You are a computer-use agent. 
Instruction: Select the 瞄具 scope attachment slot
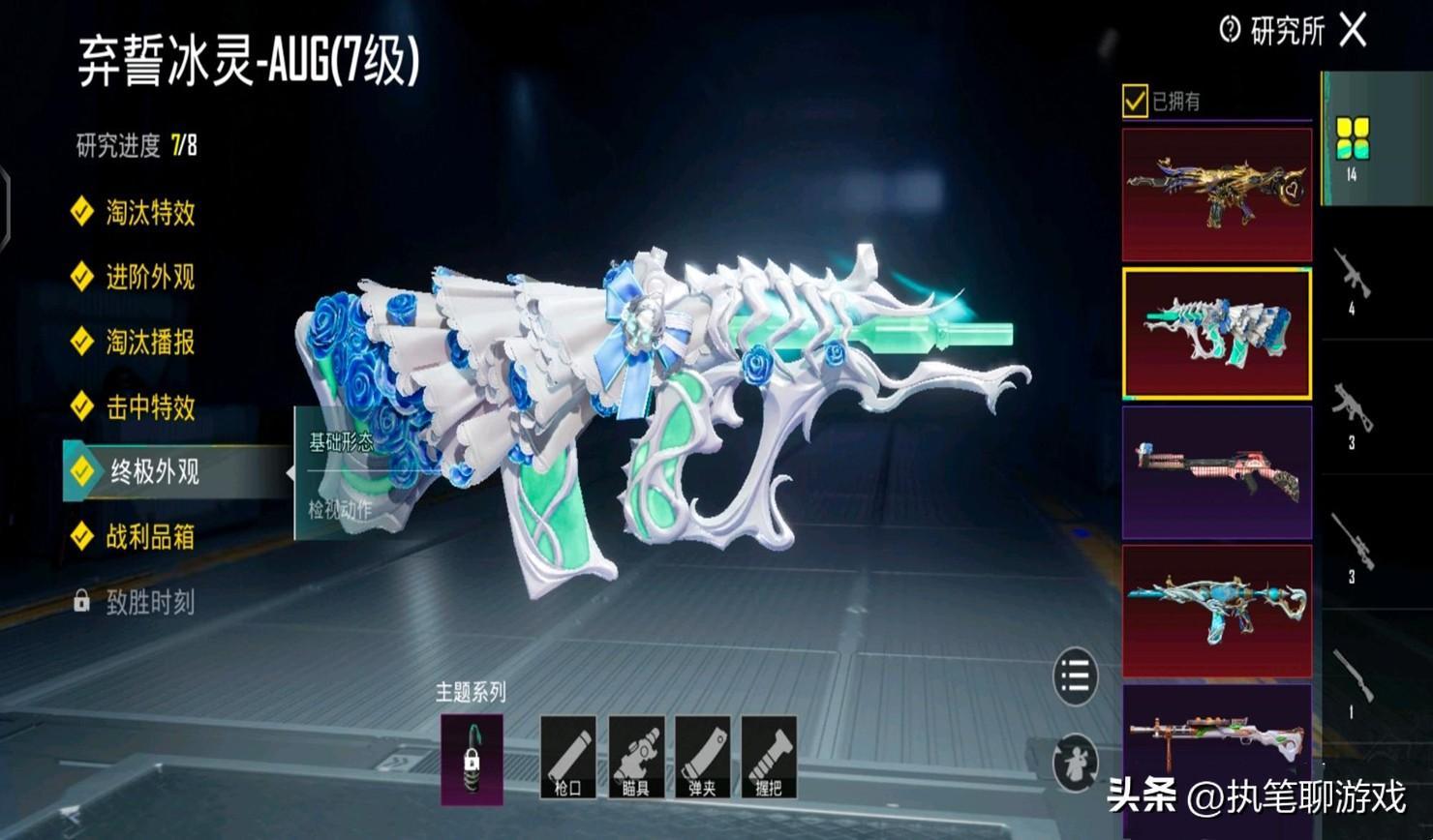[x=635, y=757]
